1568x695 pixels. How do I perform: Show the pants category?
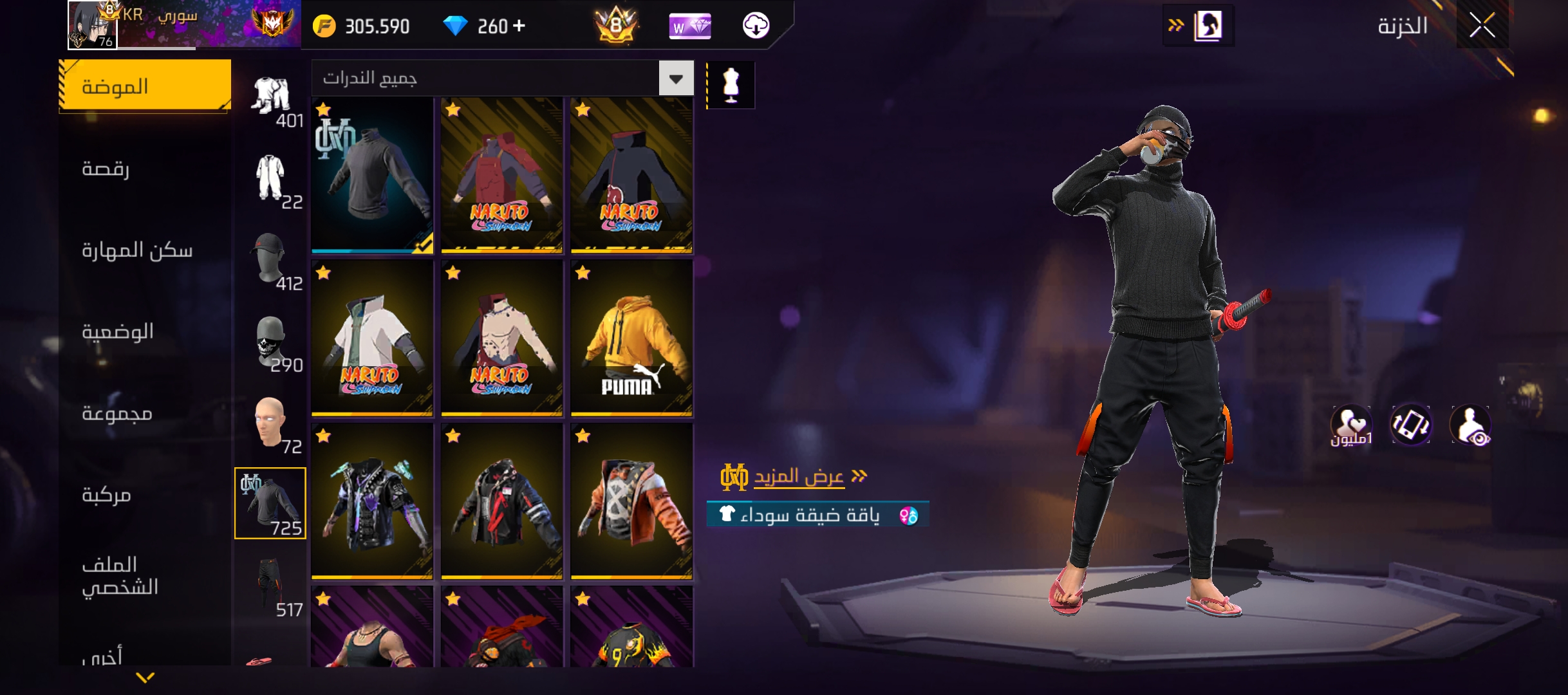(272, 587)
